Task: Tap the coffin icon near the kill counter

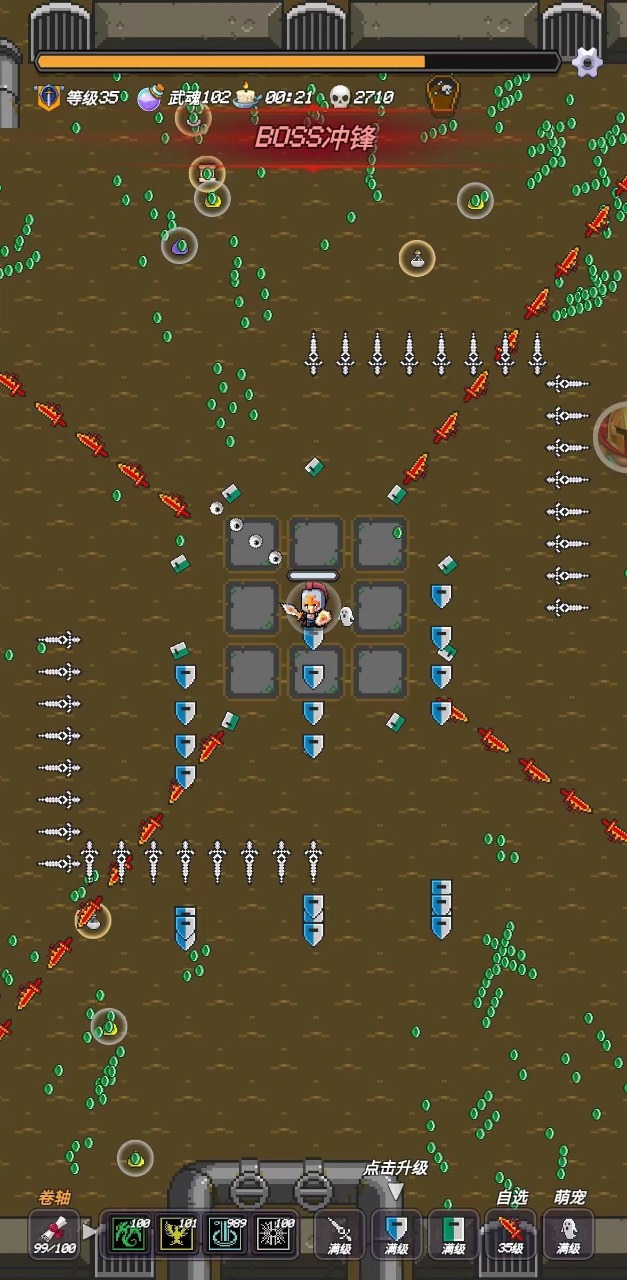Action: click(x=441, y=96)
